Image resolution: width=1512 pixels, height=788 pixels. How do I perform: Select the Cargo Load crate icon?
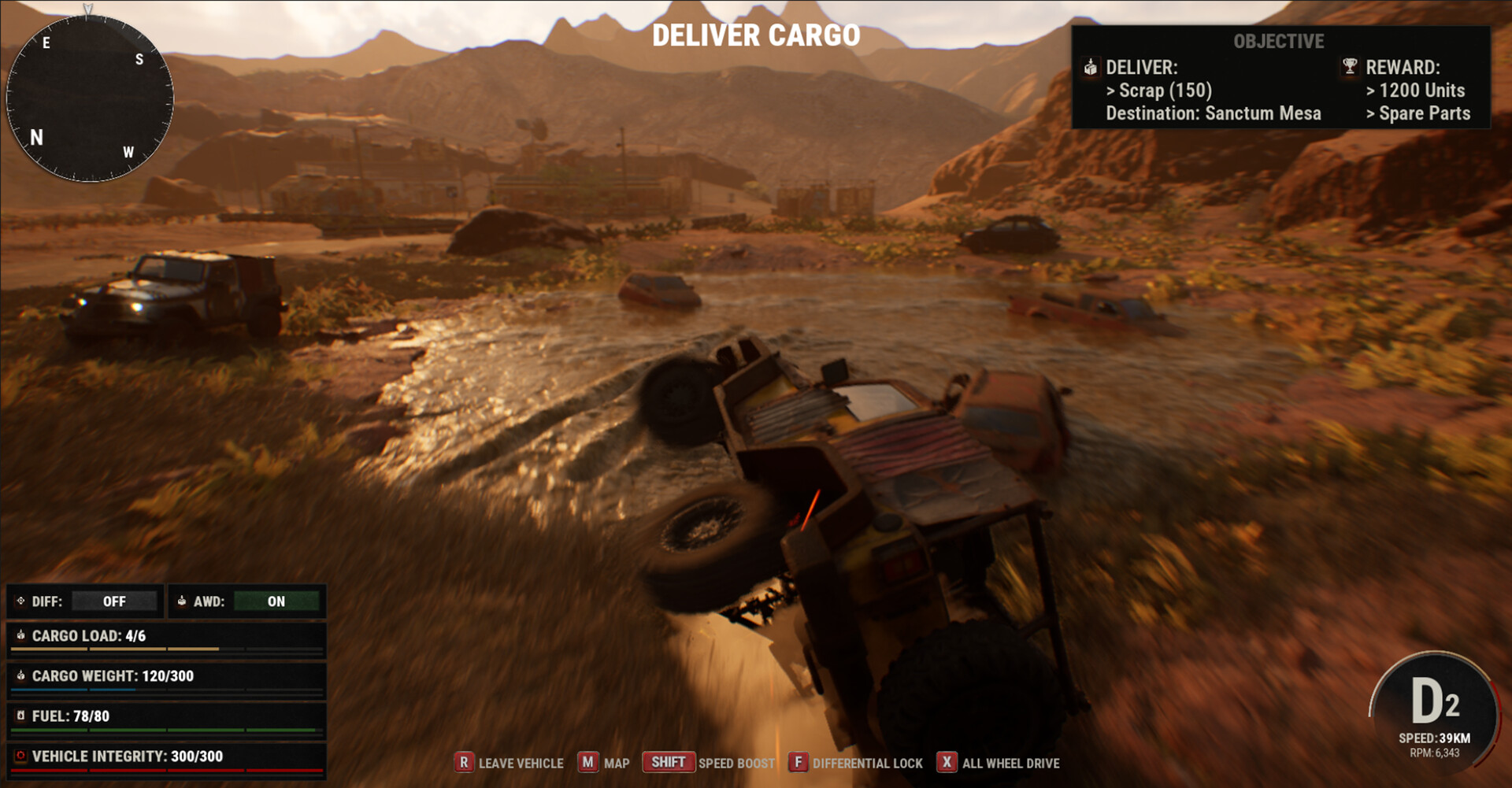pos(21,636)
